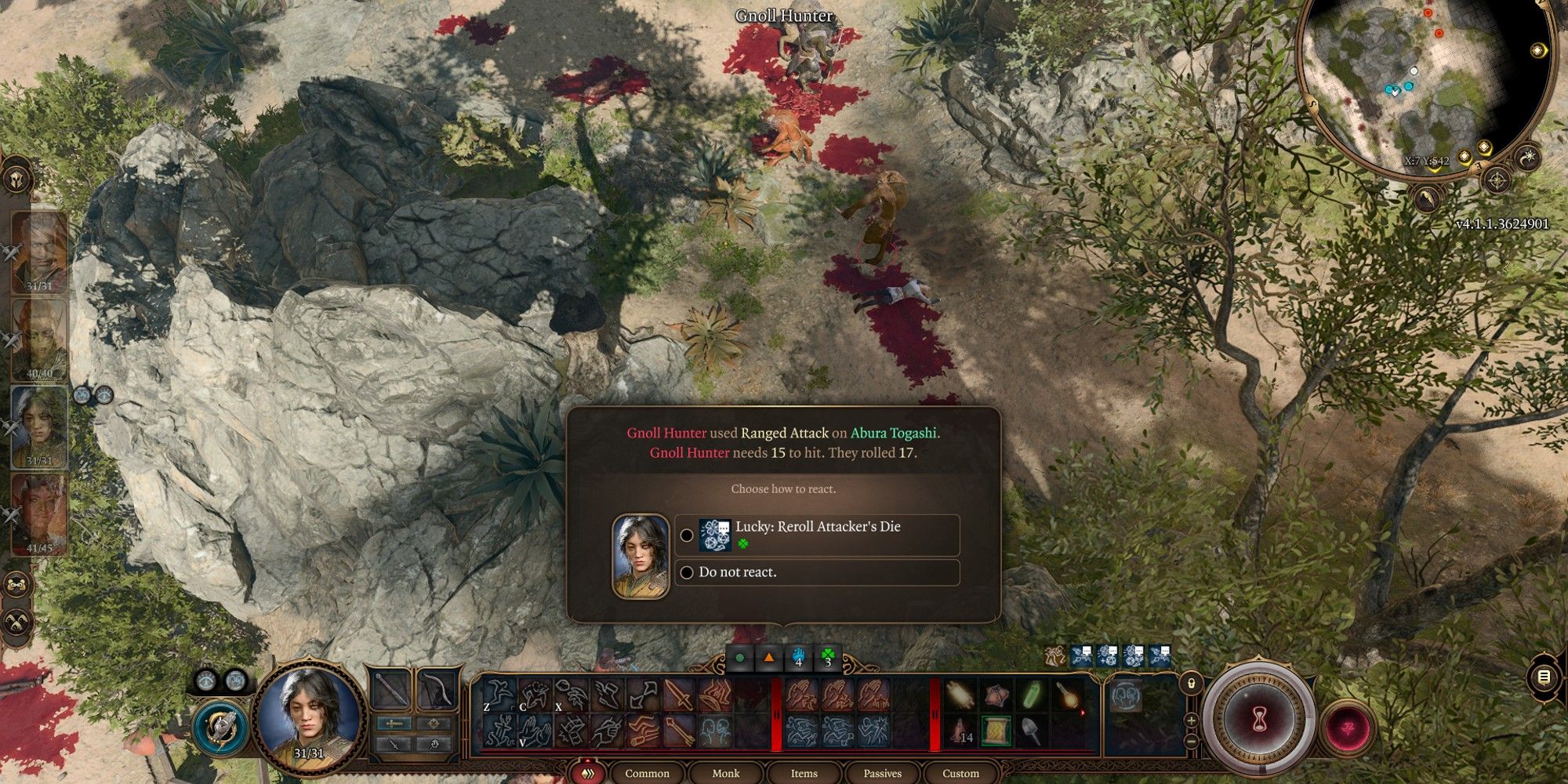The height and width of the screenshot is (784, 1568).
Task: Add a hotbar row with plus button
Action: click(1191, 720)
